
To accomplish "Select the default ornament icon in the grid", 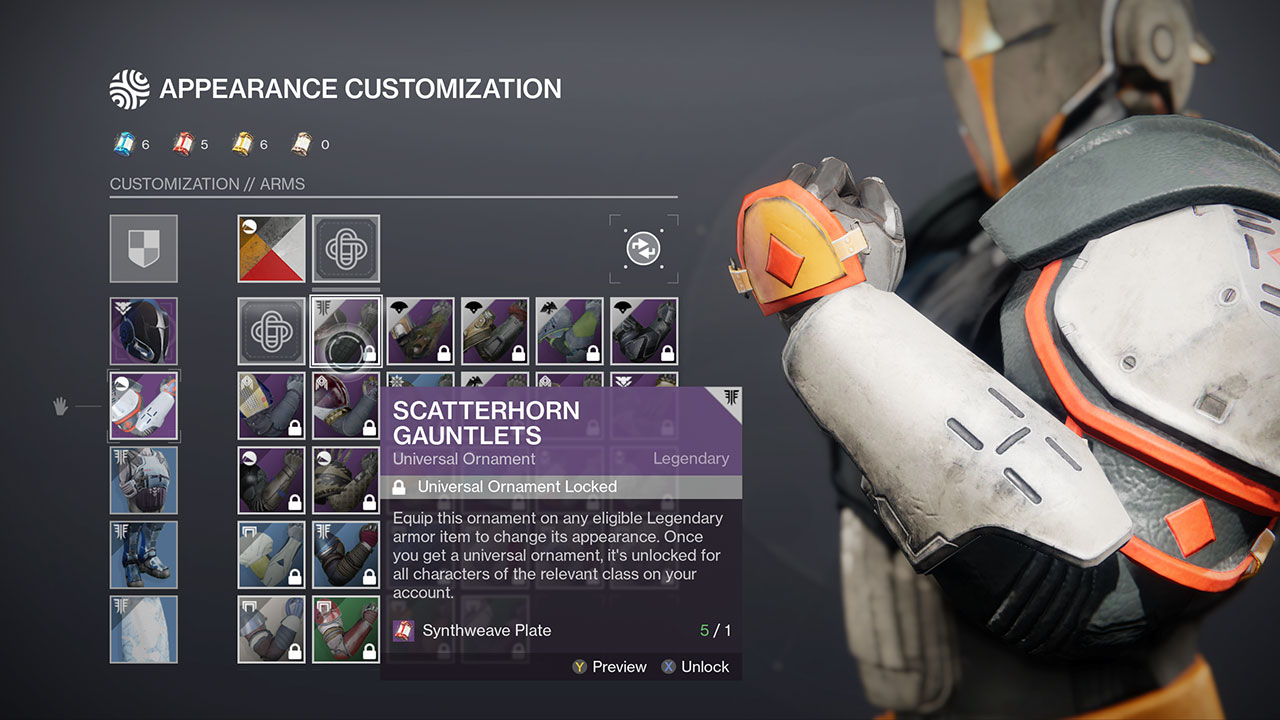I will click(345, 248).
